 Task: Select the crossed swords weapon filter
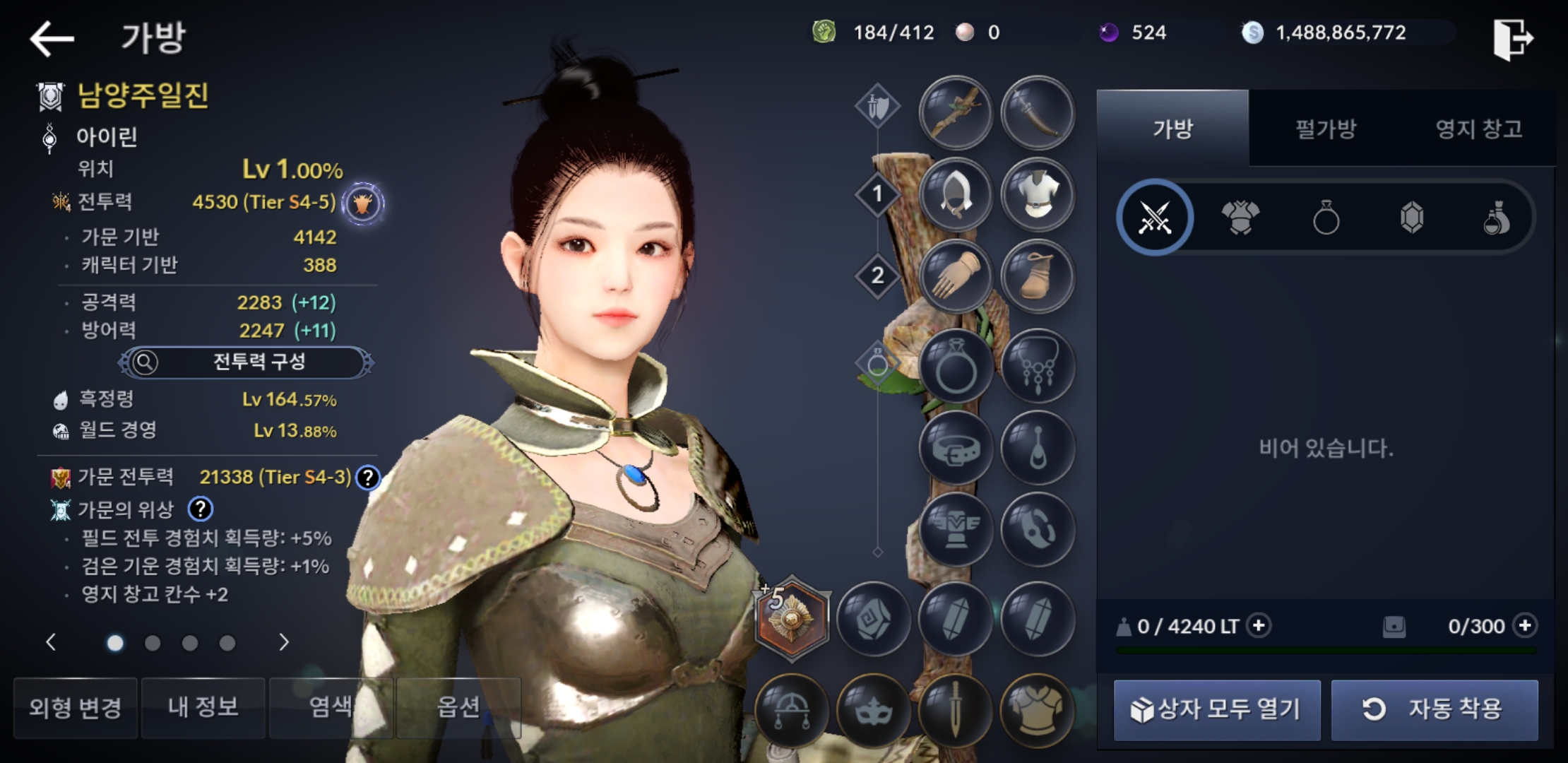pos(1156,218)
